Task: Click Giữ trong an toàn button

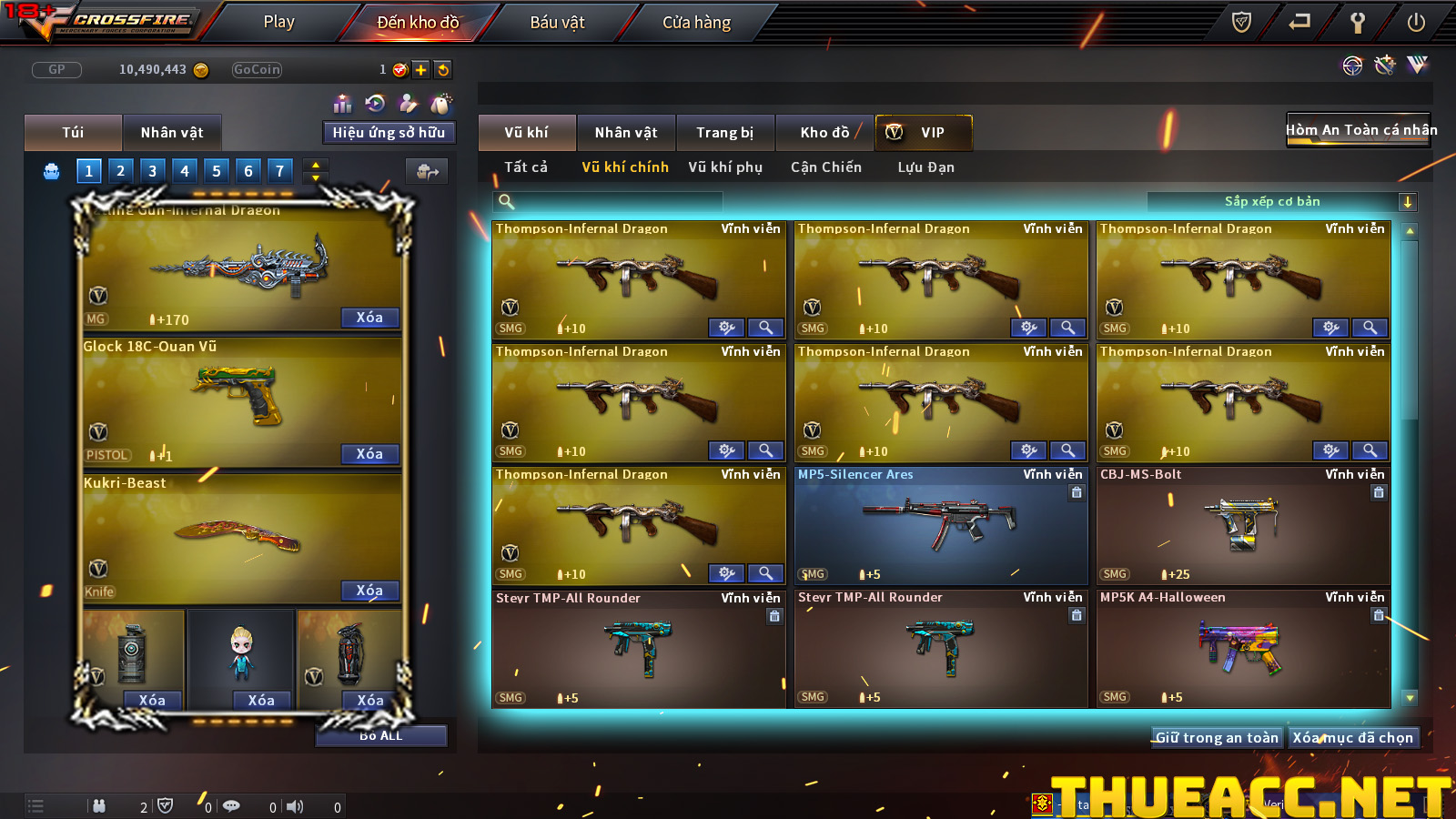Action: pos(1217,738)
